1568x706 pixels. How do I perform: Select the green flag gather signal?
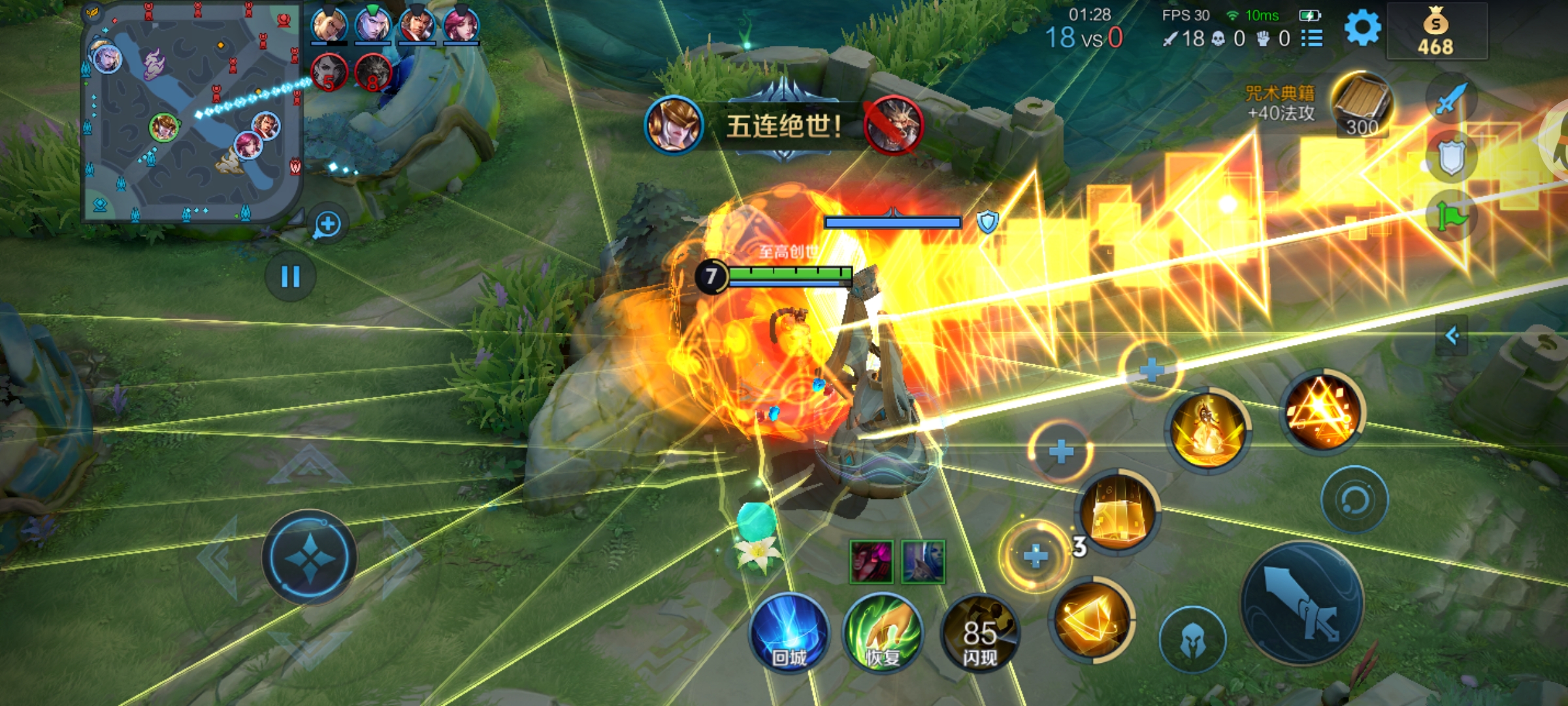click(x=1451, y=216)
